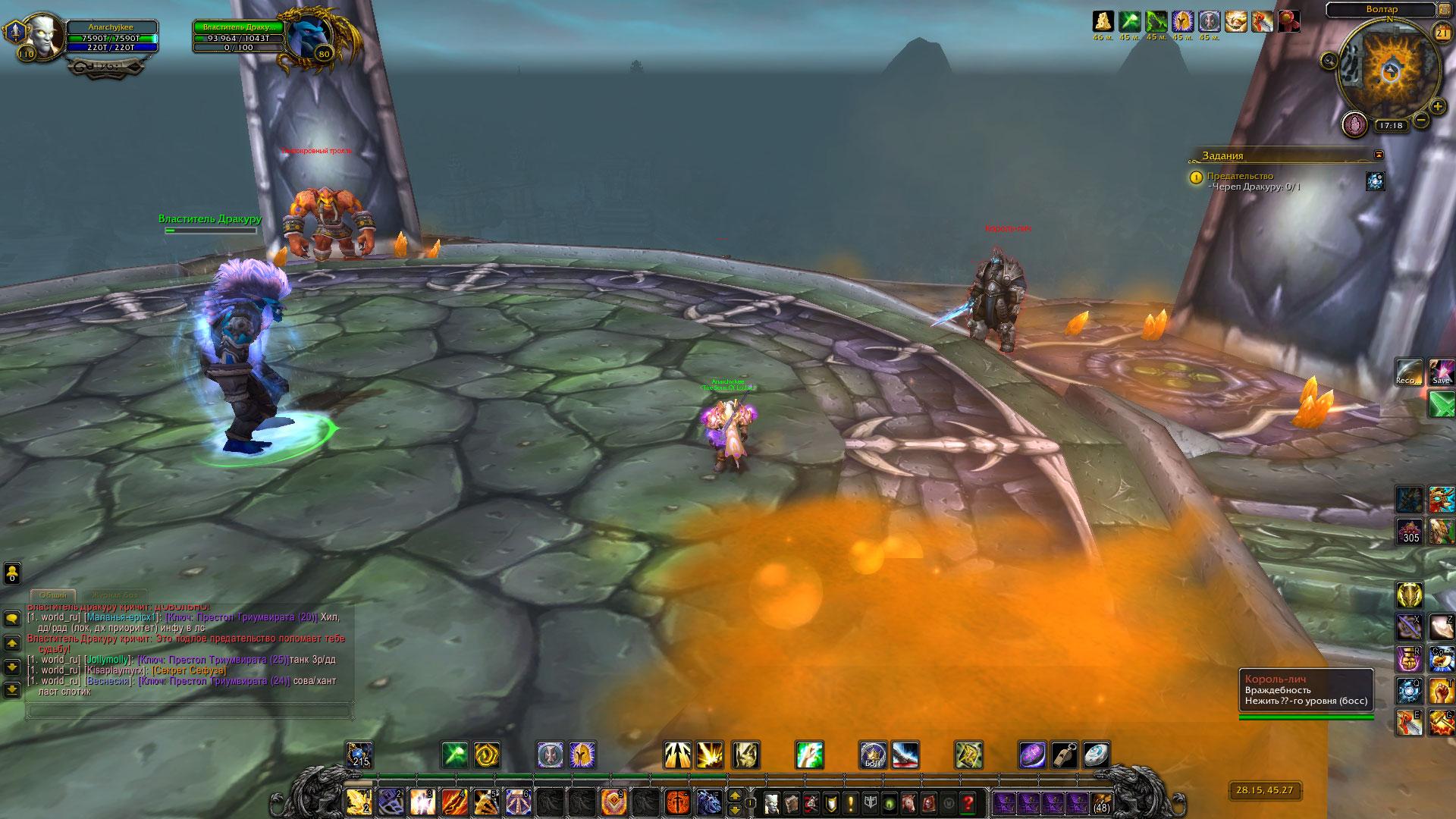The width and height of the screenshot is (1456, 819).
Task: Click the chat text input field
Action: (x=188, y=711)
